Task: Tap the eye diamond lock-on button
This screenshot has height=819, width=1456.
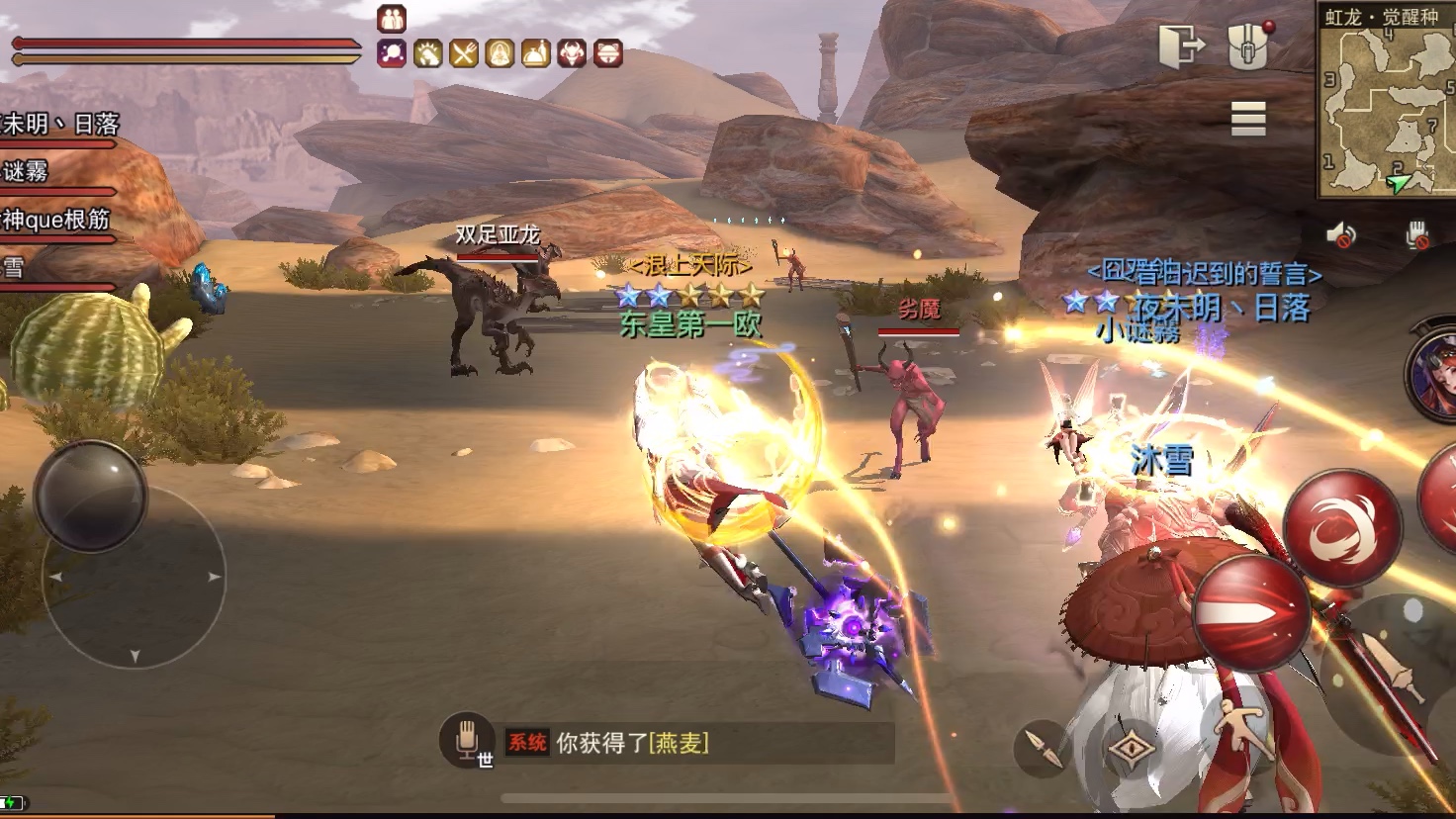Action: point(1133,749)
